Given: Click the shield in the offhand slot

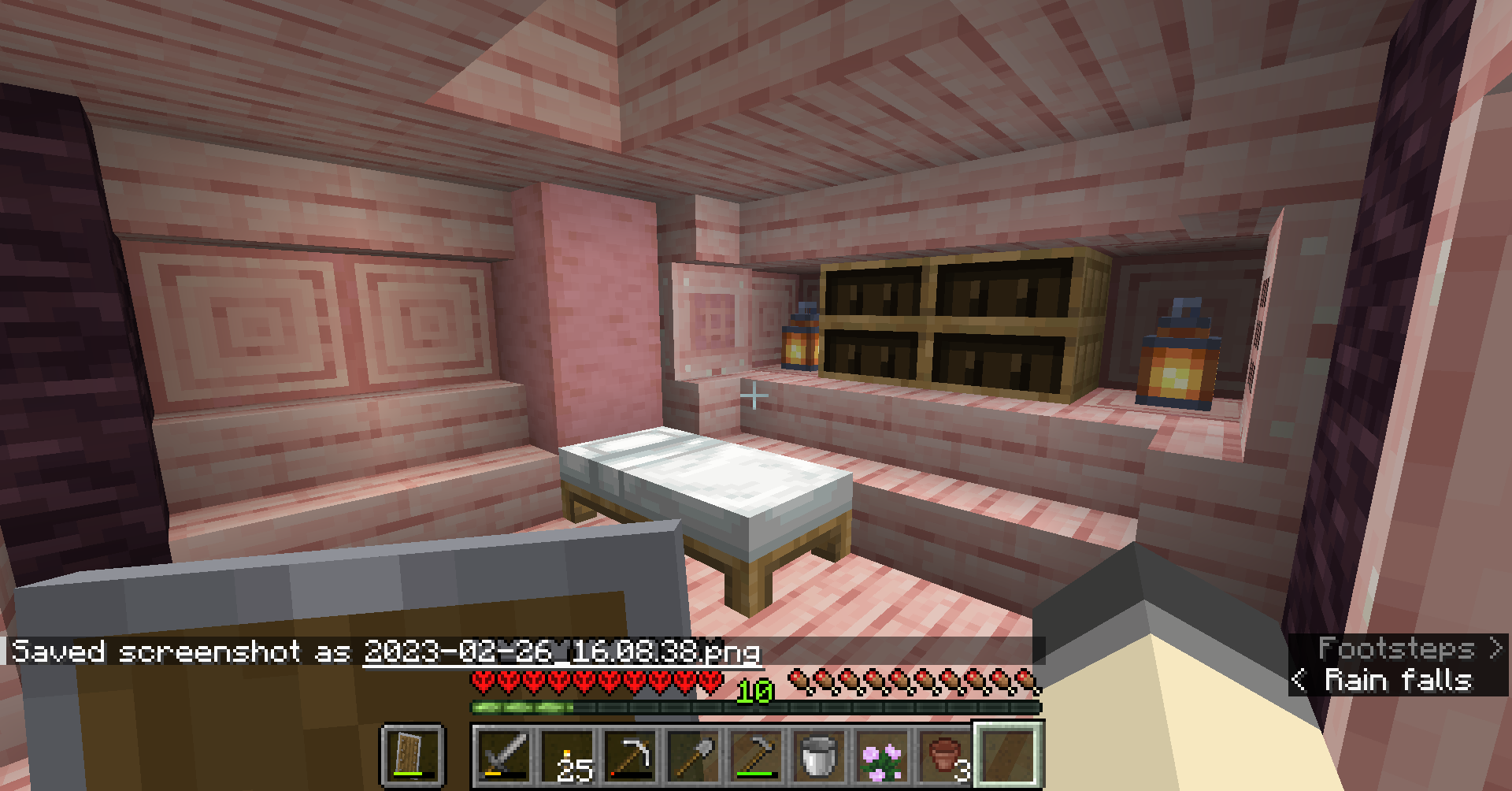Looking at the screenshot, I should click(412, 754).
